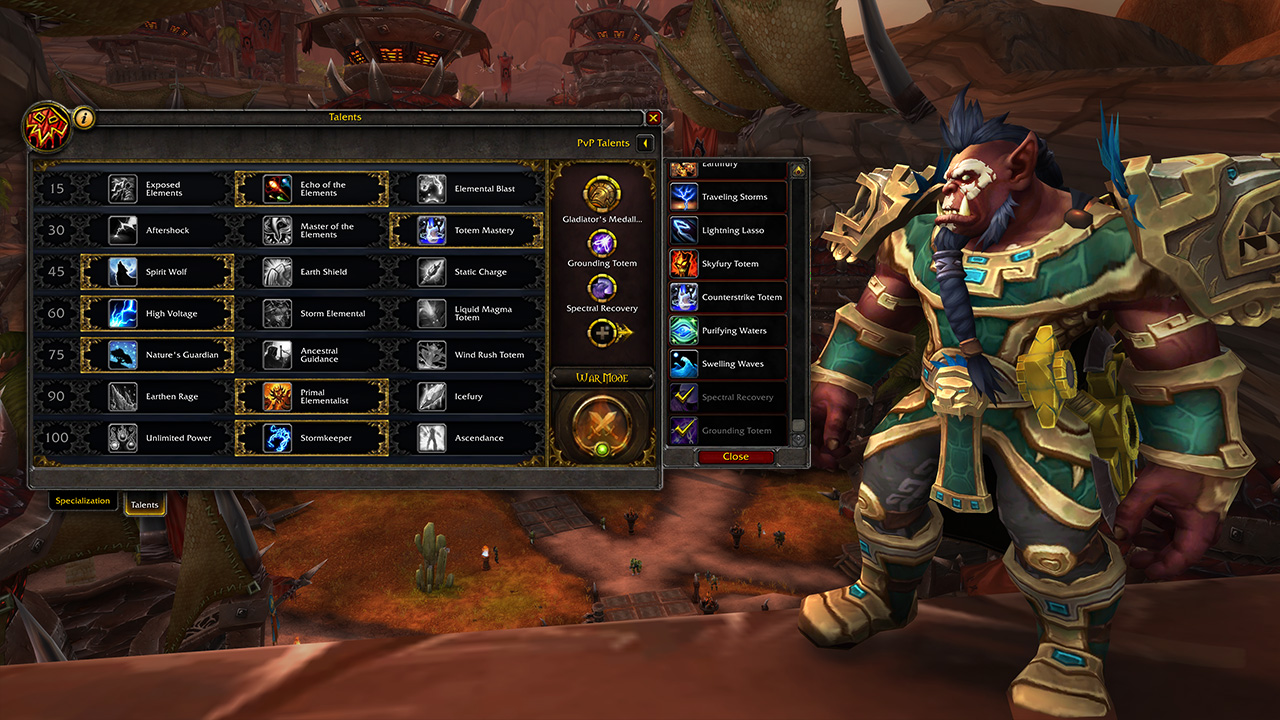
Task: Click the Ascendance talent icon
Action: [x=432, y=437]
